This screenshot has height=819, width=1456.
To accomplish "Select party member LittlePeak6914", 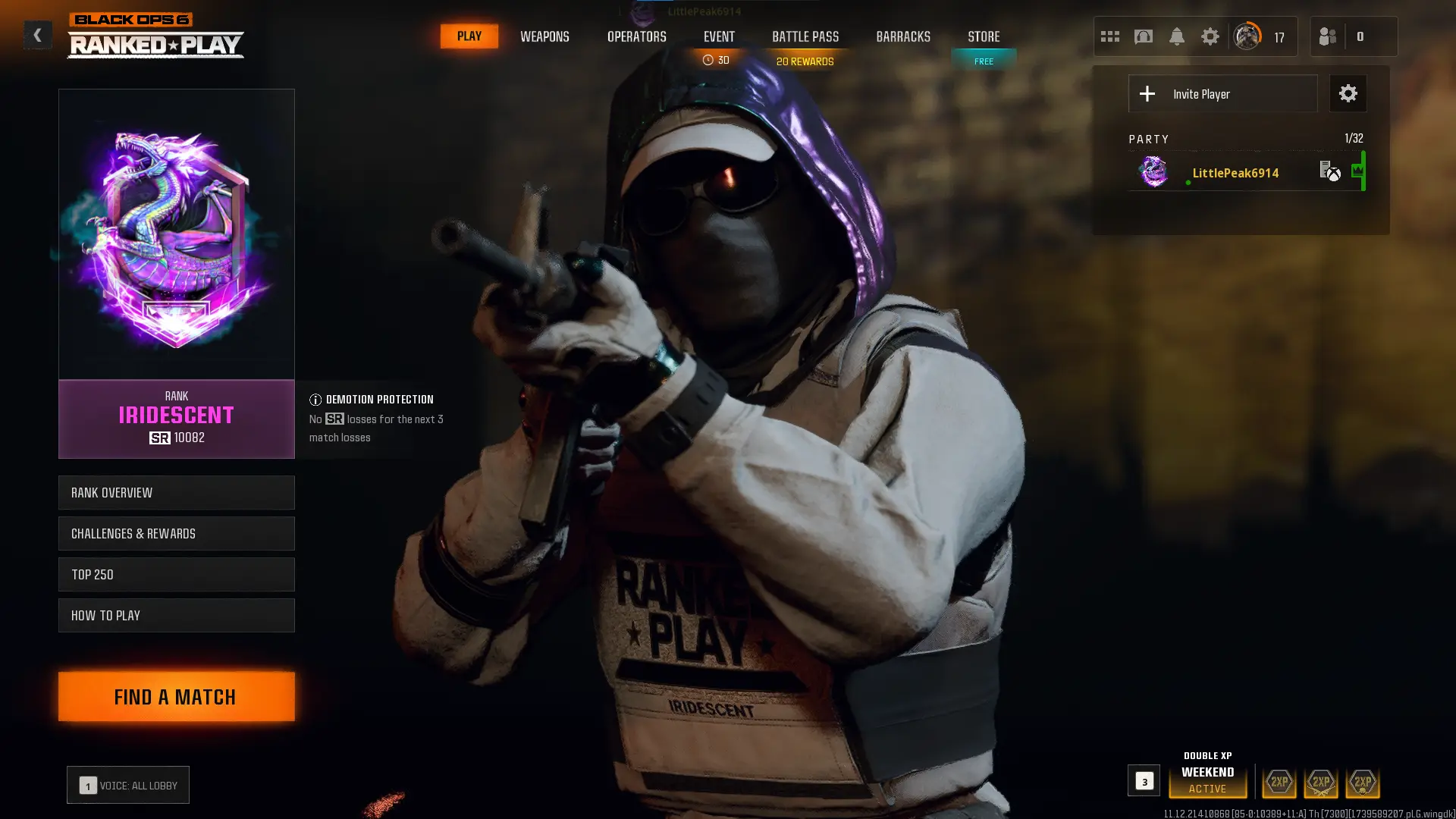I will [1236, 173].
